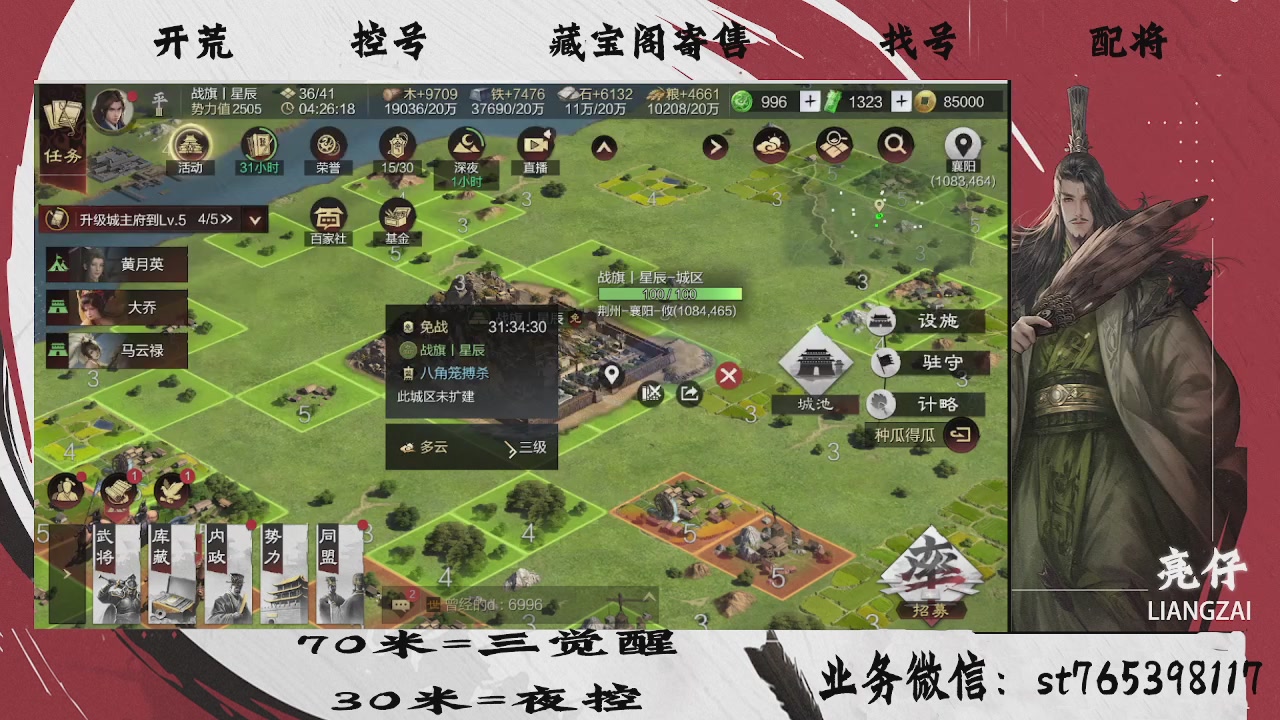Click the share icon beside the city
This screenshot has height=720, width=1280.
(689, 394)
